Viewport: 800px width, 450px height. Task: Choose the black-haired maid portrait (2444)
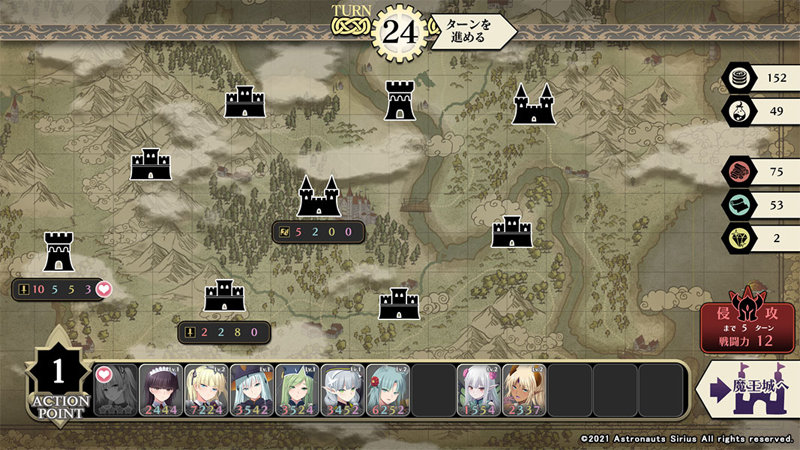point(160,390)
